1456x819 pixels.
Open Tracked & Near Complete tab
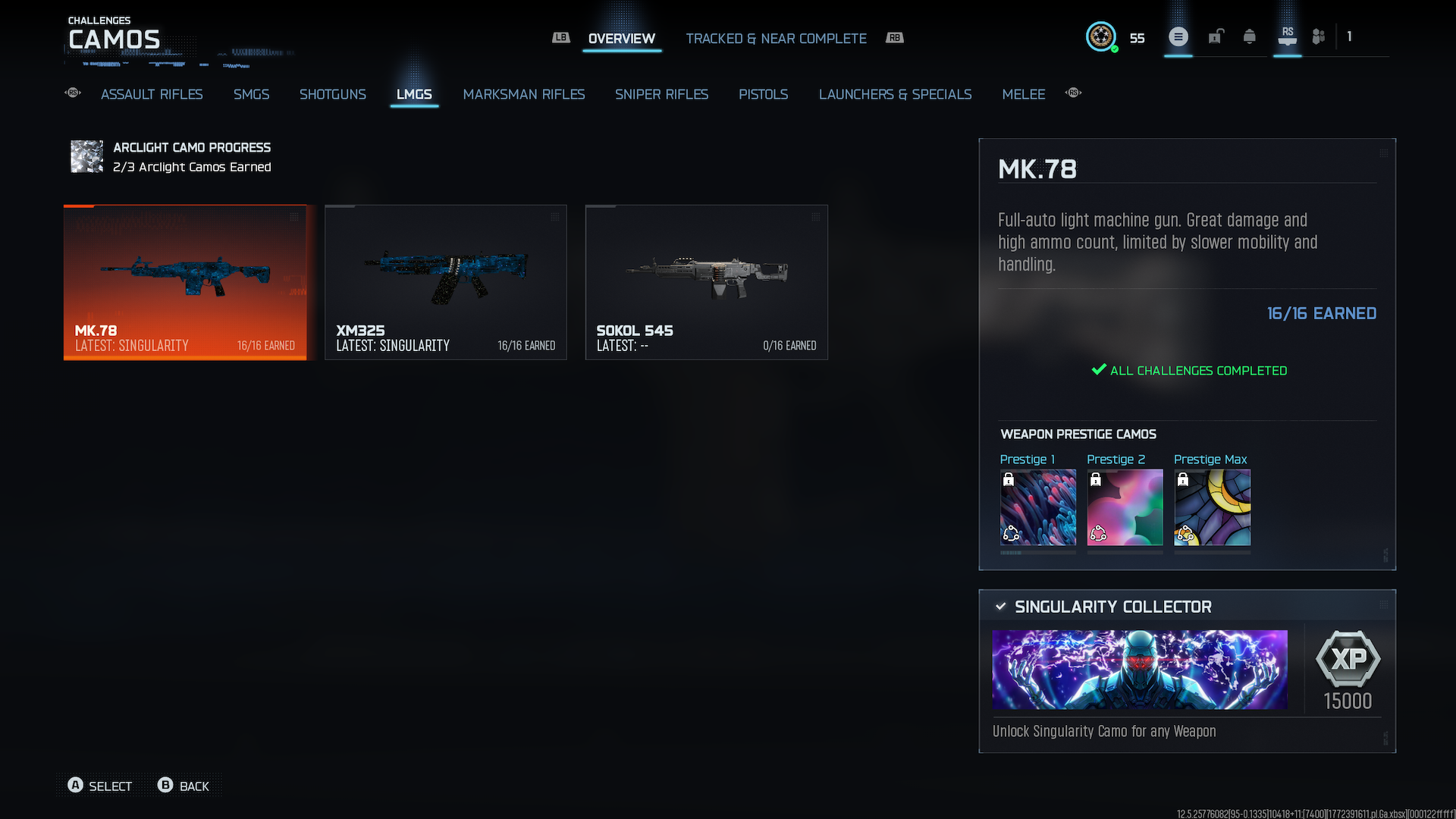pyautogui.click(x=776, y=39)
